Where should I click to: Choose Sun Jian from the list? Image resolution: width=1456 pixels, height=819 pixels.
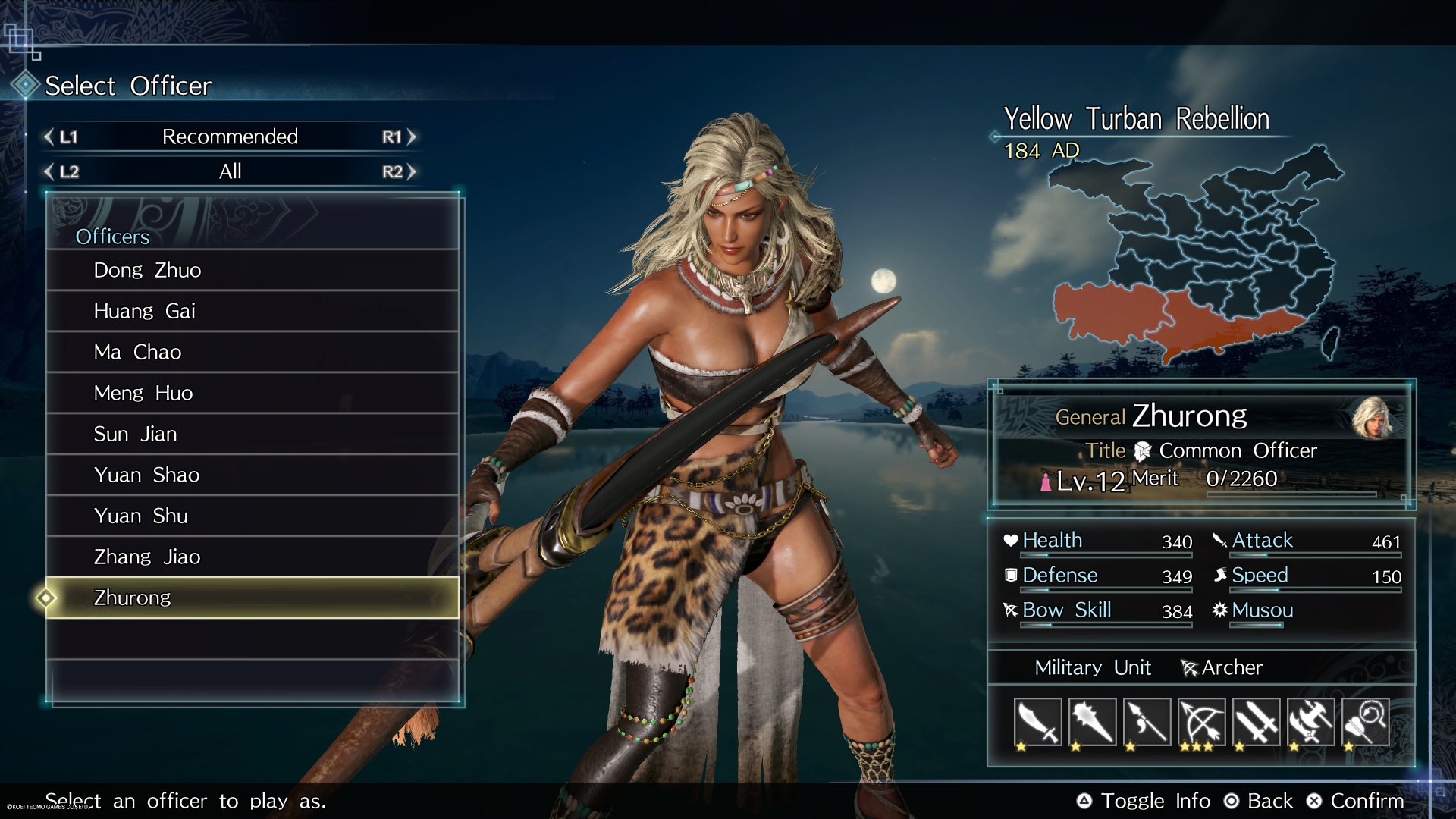point(252,435)
